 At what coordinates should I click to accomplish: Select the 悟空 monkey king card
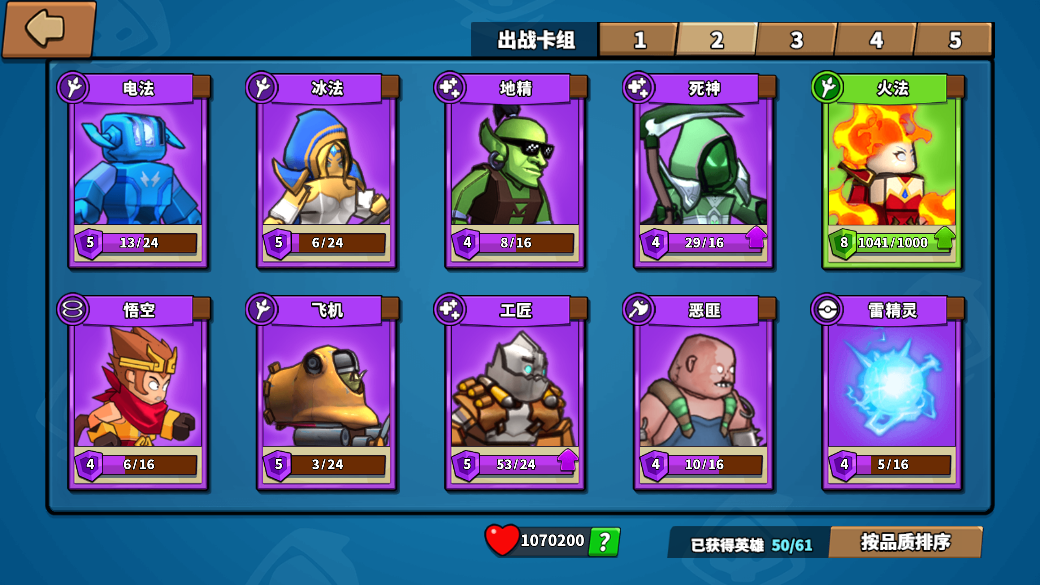[138, 392]
